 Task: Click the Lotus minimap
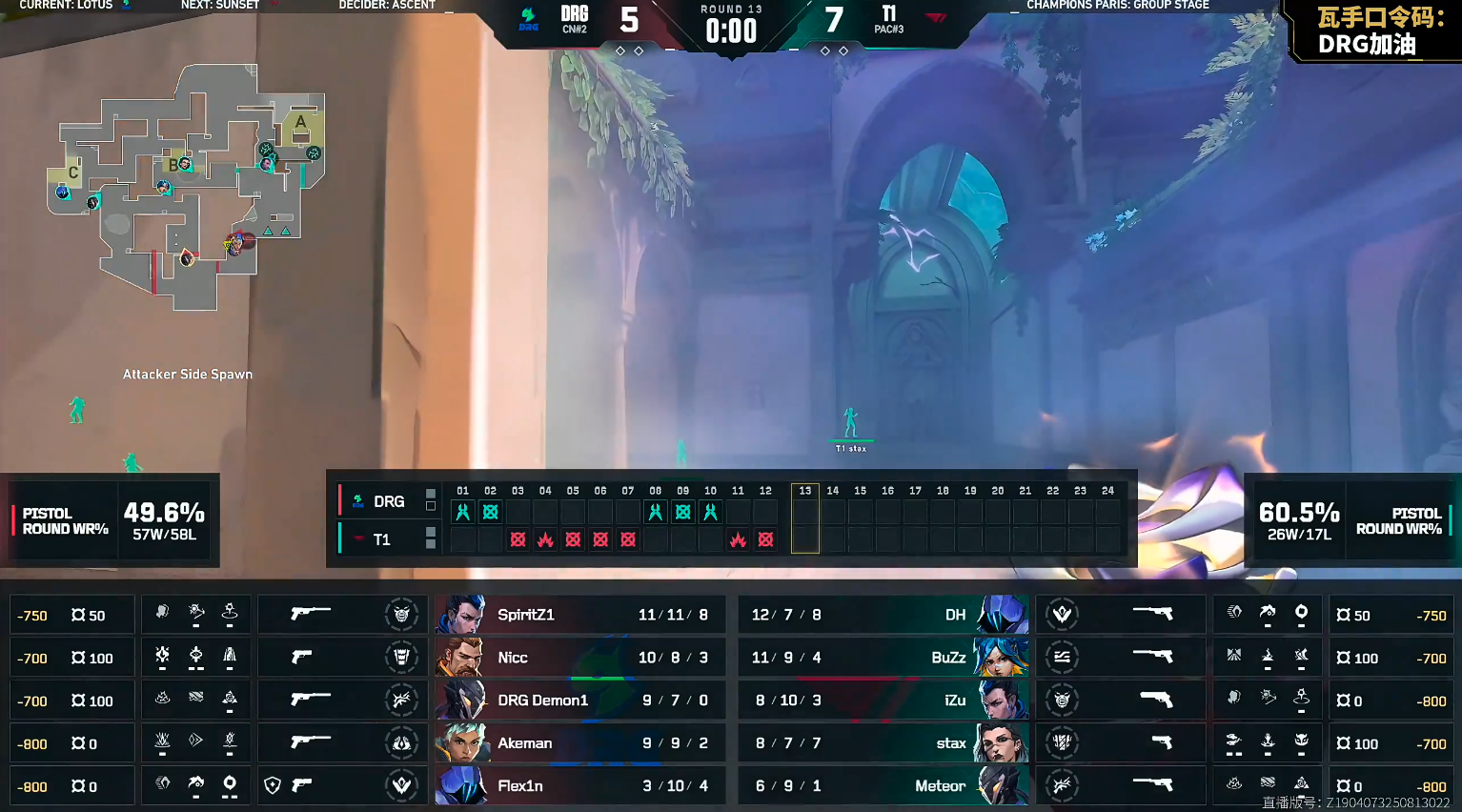(186, 186)
